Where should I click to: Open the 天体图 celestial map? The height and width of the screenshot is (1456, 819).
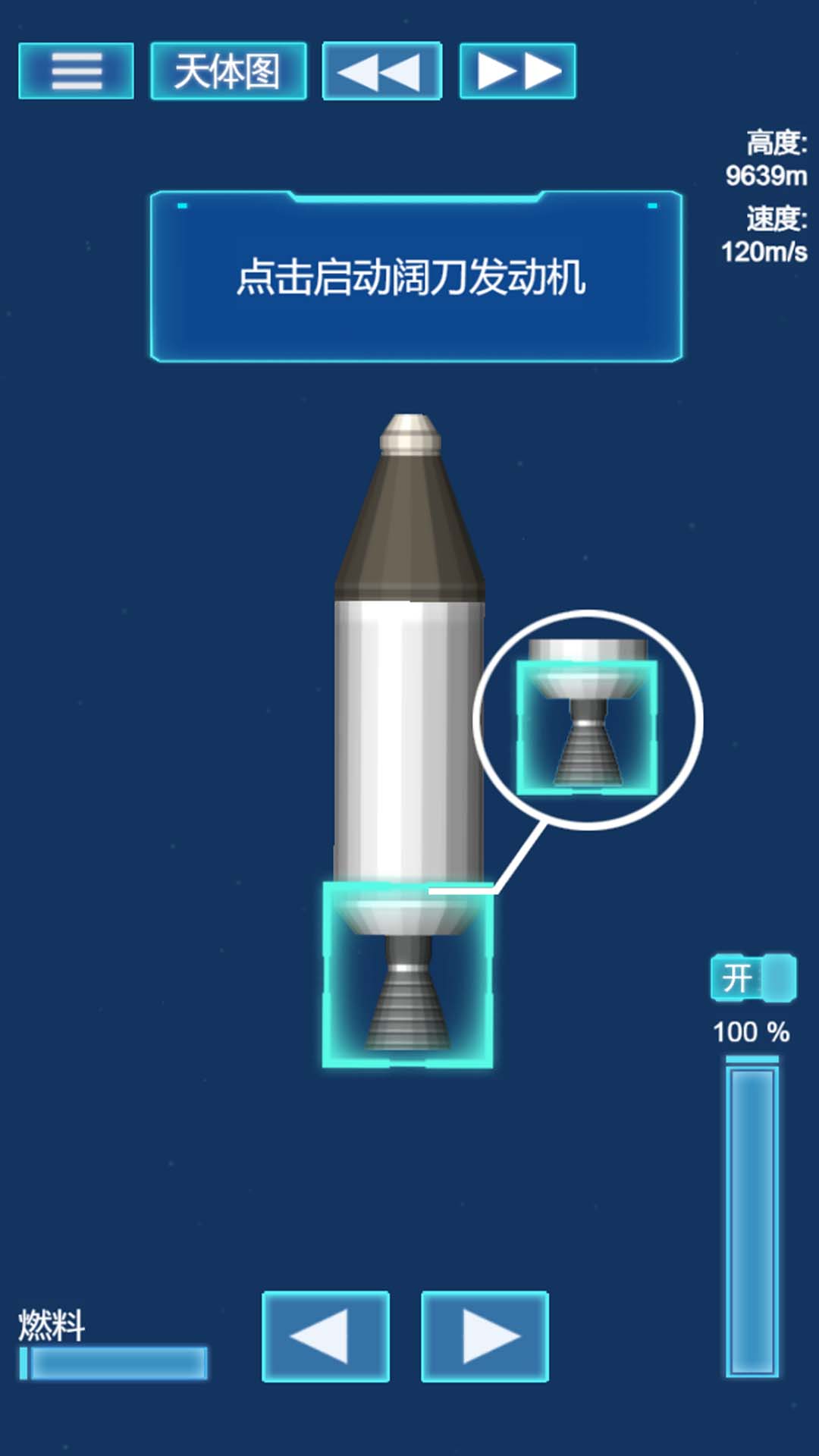click(x=228, y=71)
